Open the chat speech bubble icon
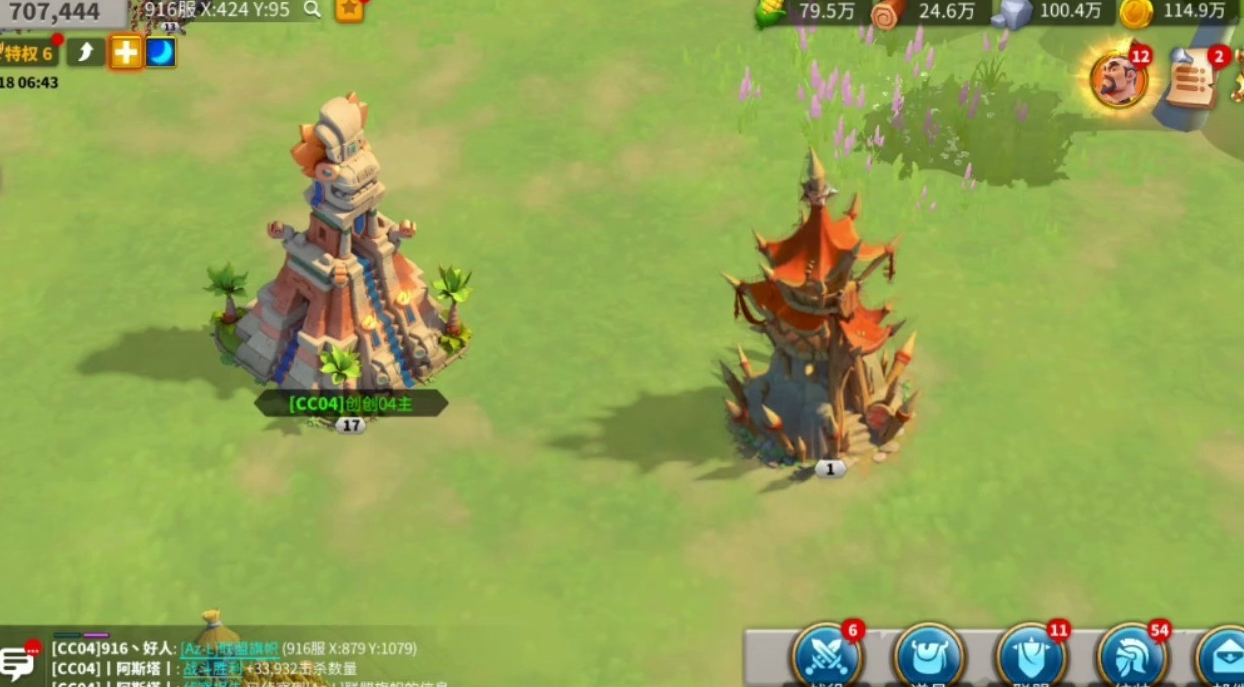This screenshot has width=1244, height=687. click(x=18, y=662)
